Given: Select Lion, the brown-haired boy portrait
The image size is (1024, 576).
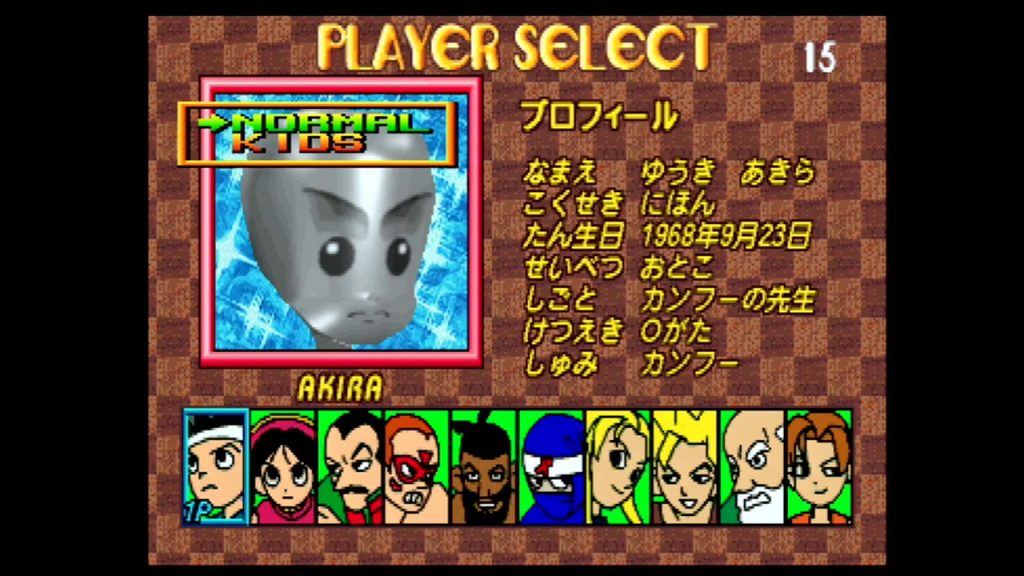Looking at the screenshot, I should [819, 467].
